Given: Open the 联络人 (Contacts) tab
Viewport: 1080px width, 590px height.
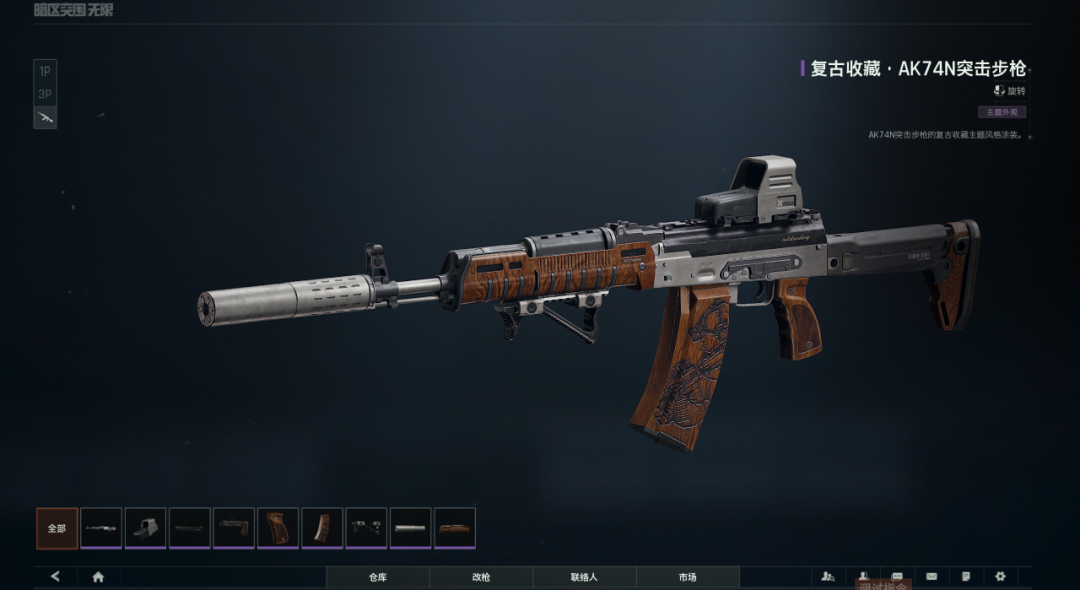Looking at the screenshot, I should pos(584,577).
